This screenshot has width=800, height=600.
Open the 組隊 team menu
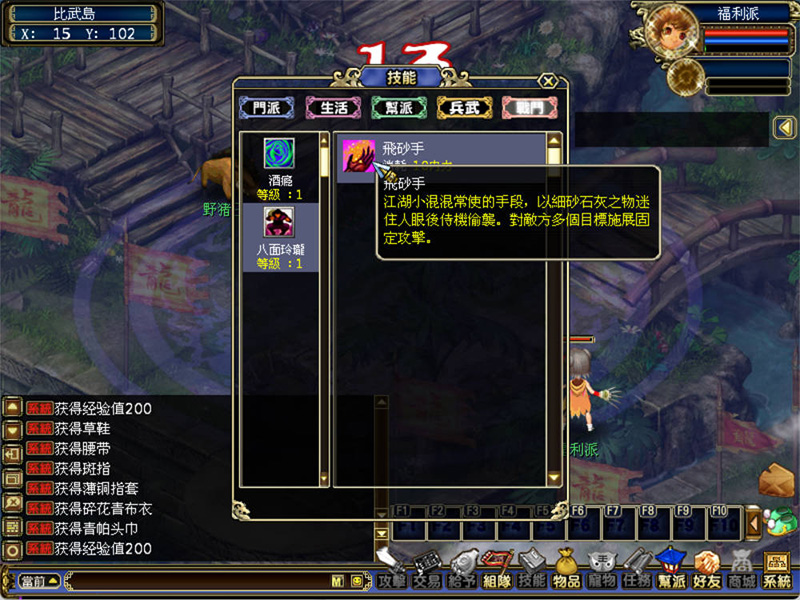[x=497, y=580]
